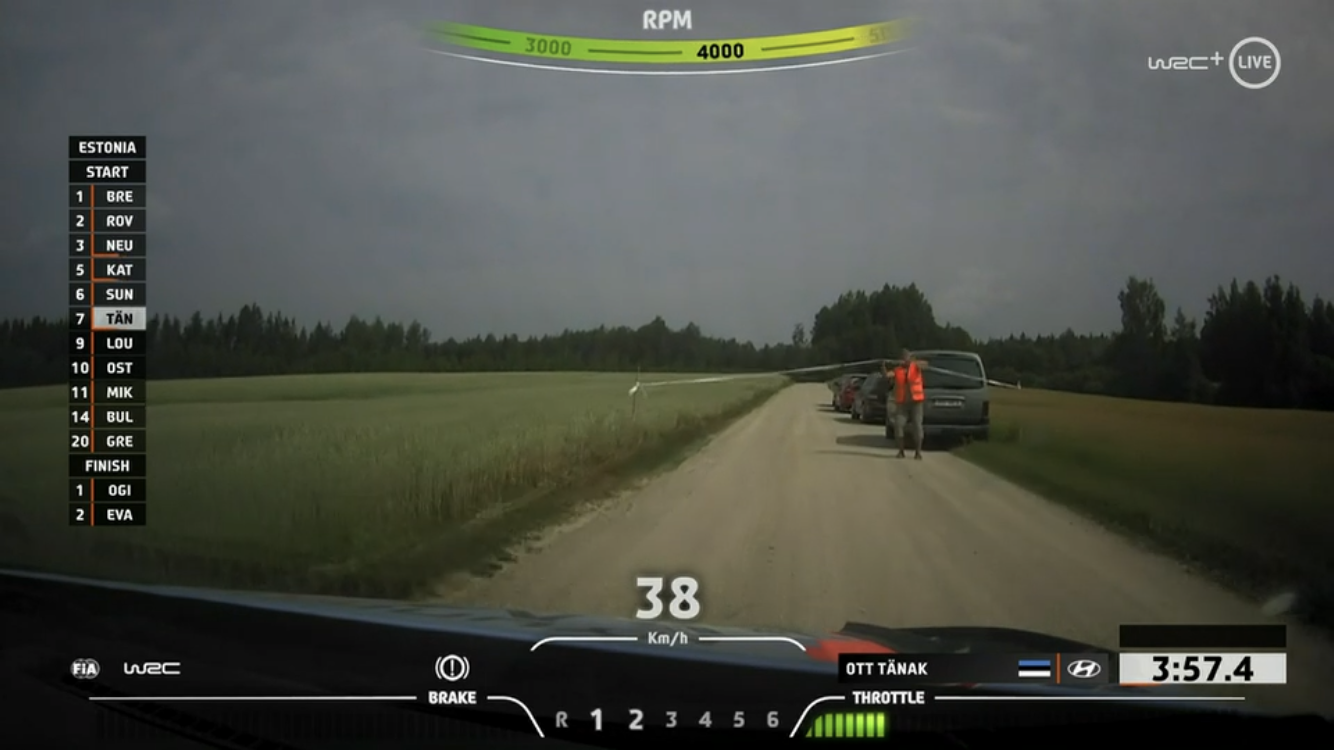Select SUN in the driver list
The width and height of the screenshot is (1334, 750).
108,294
